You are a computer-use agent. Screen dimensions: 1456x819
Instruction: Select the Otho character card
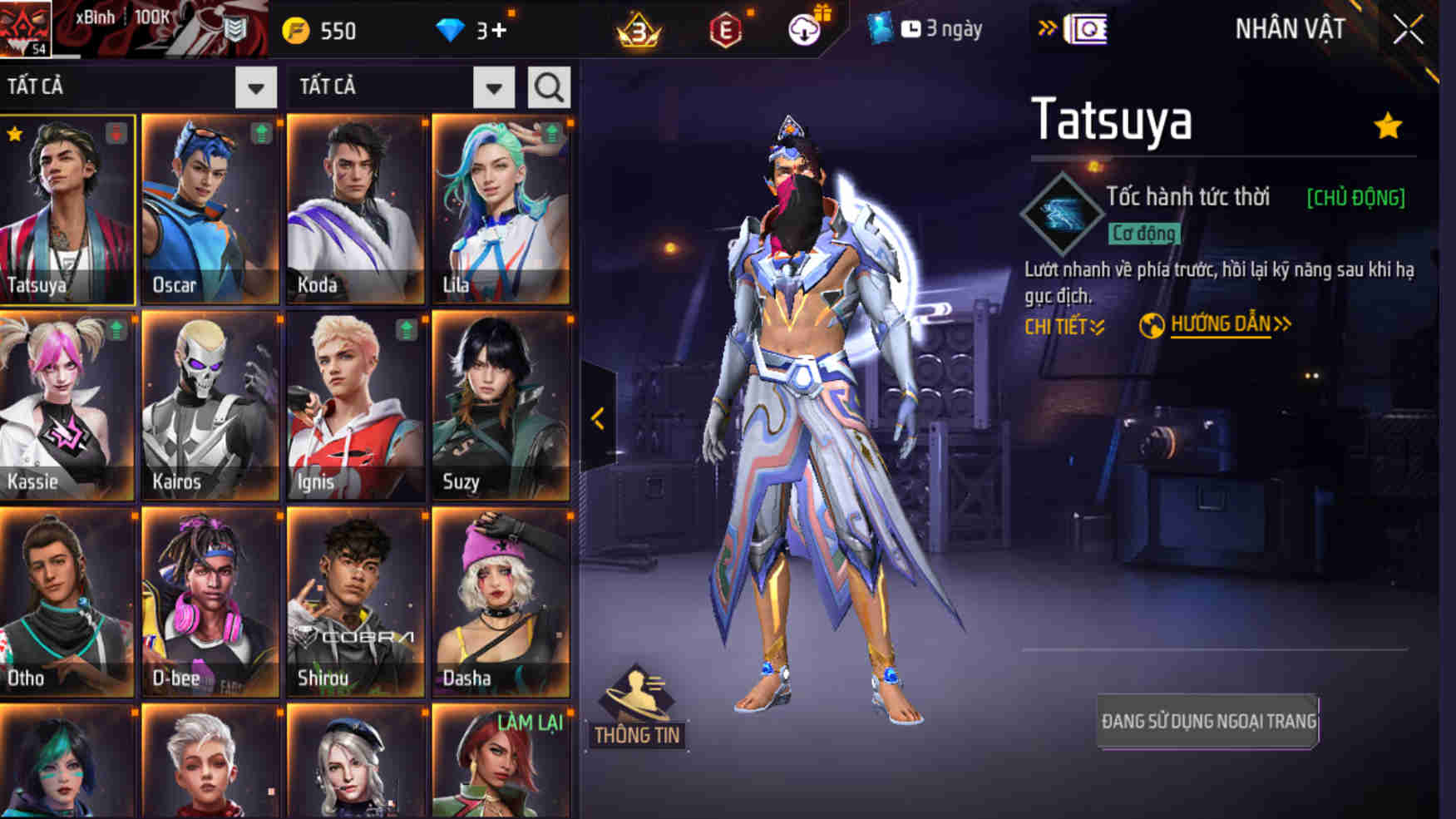(x=67, y=602)
